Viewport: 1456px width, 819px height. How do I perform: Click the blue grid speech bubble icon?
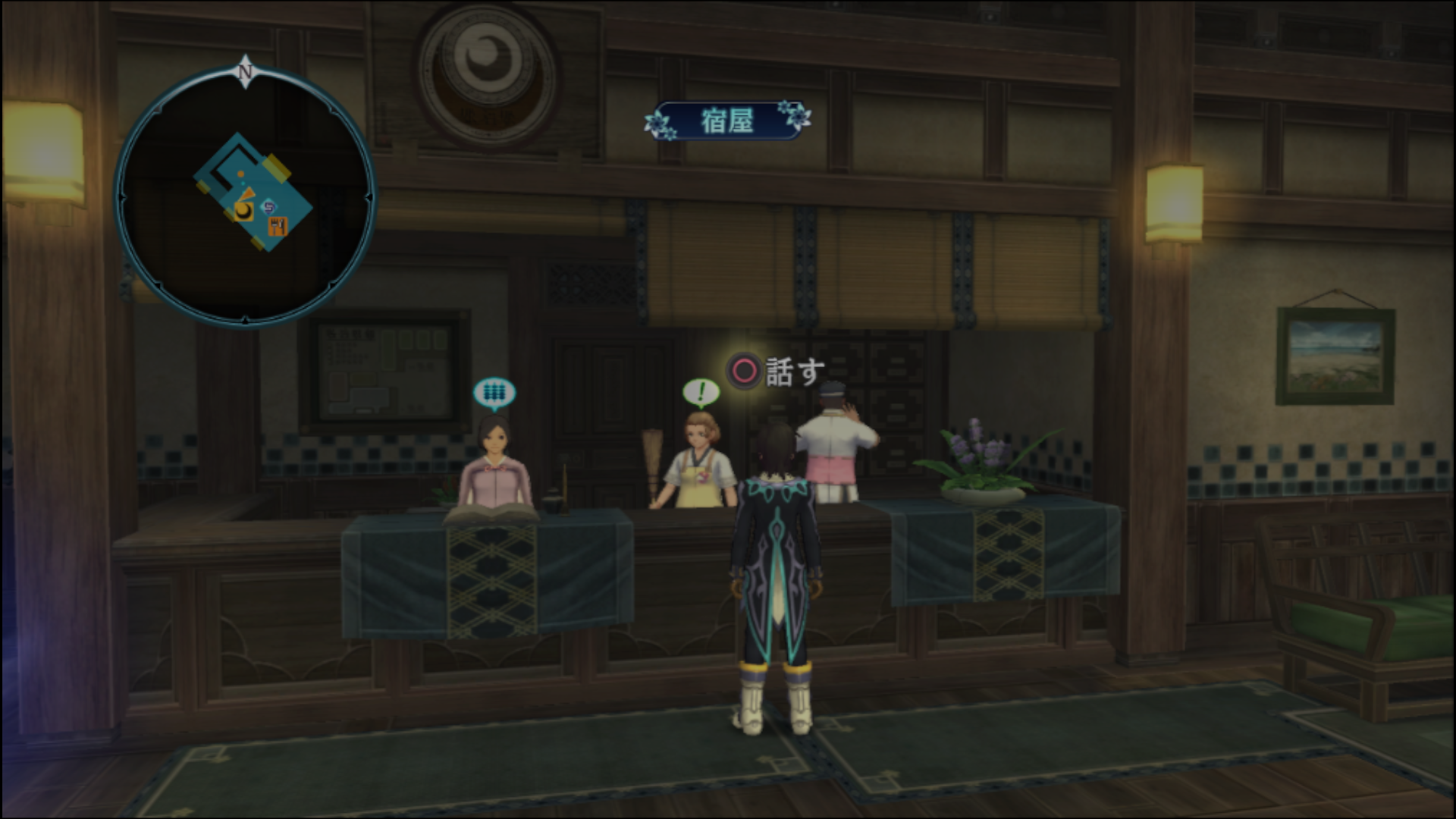(x=494, y=393)
